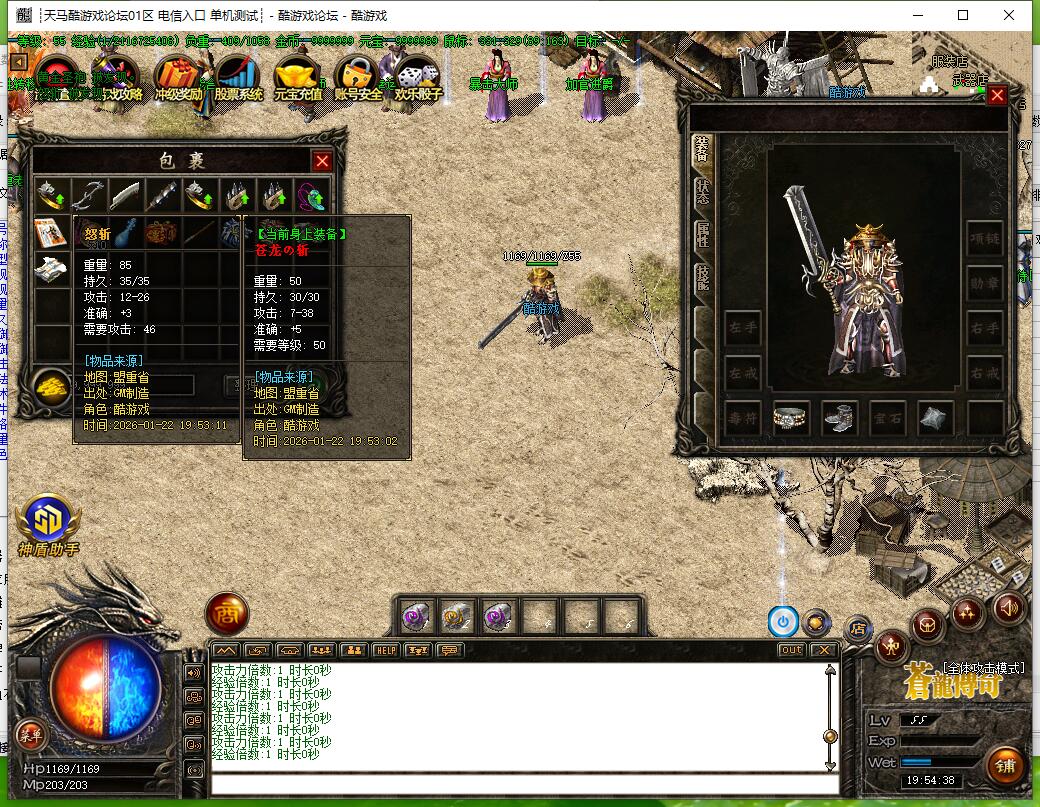The image size is (1040, 807).
Task: Click the round 商 shop button
Action: pos(227,614)
